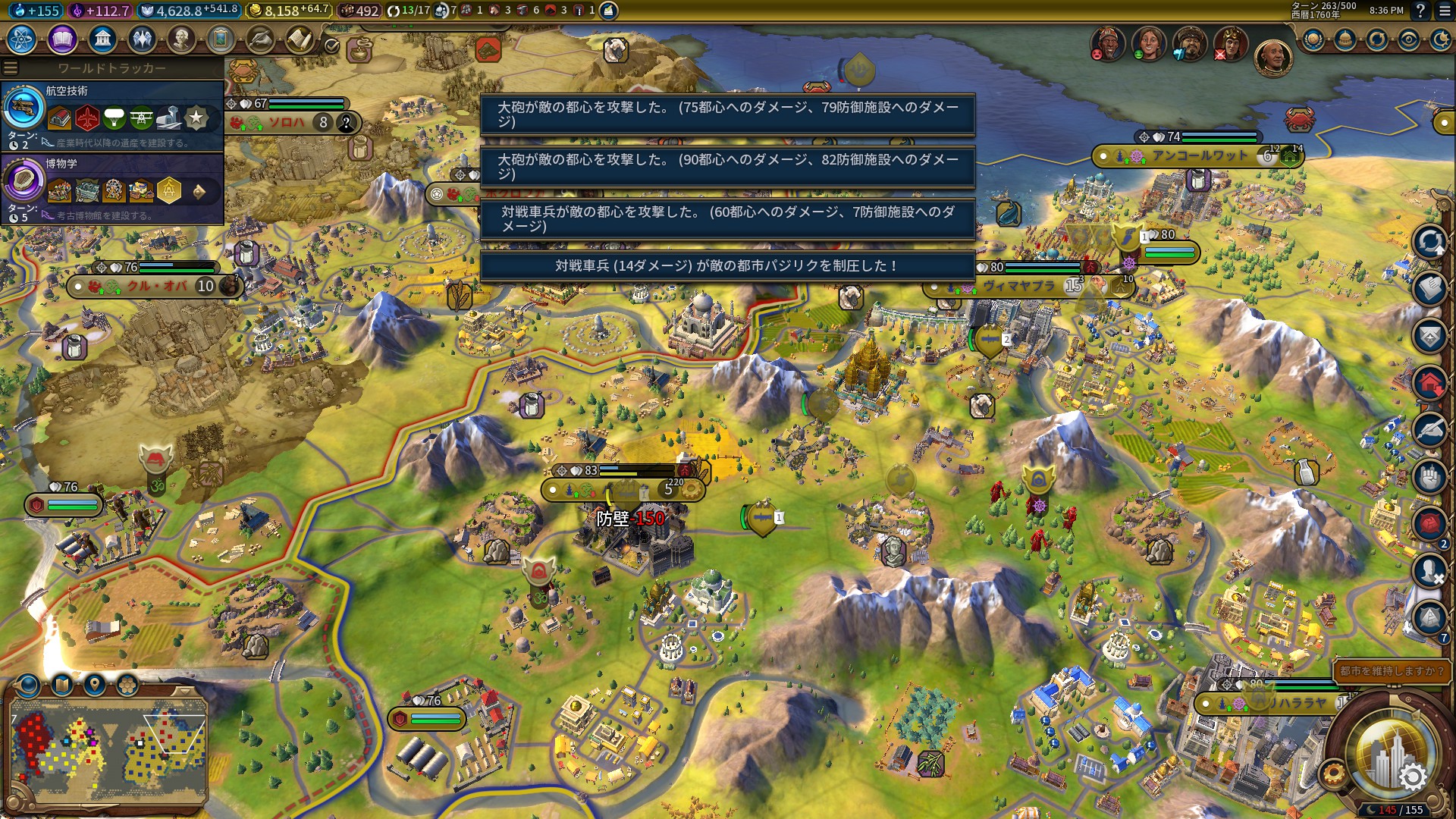Open the Civilopedia question mark button
The width and height of the screenshot is (1456, 819).
1420,11
